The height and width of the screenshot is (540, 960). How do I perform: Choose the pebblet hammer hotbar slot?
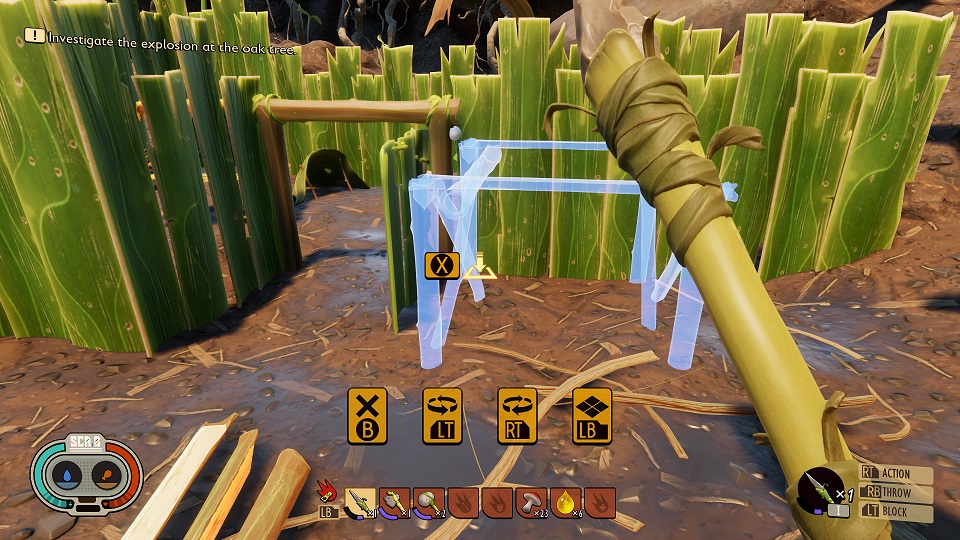pos(428,501)
